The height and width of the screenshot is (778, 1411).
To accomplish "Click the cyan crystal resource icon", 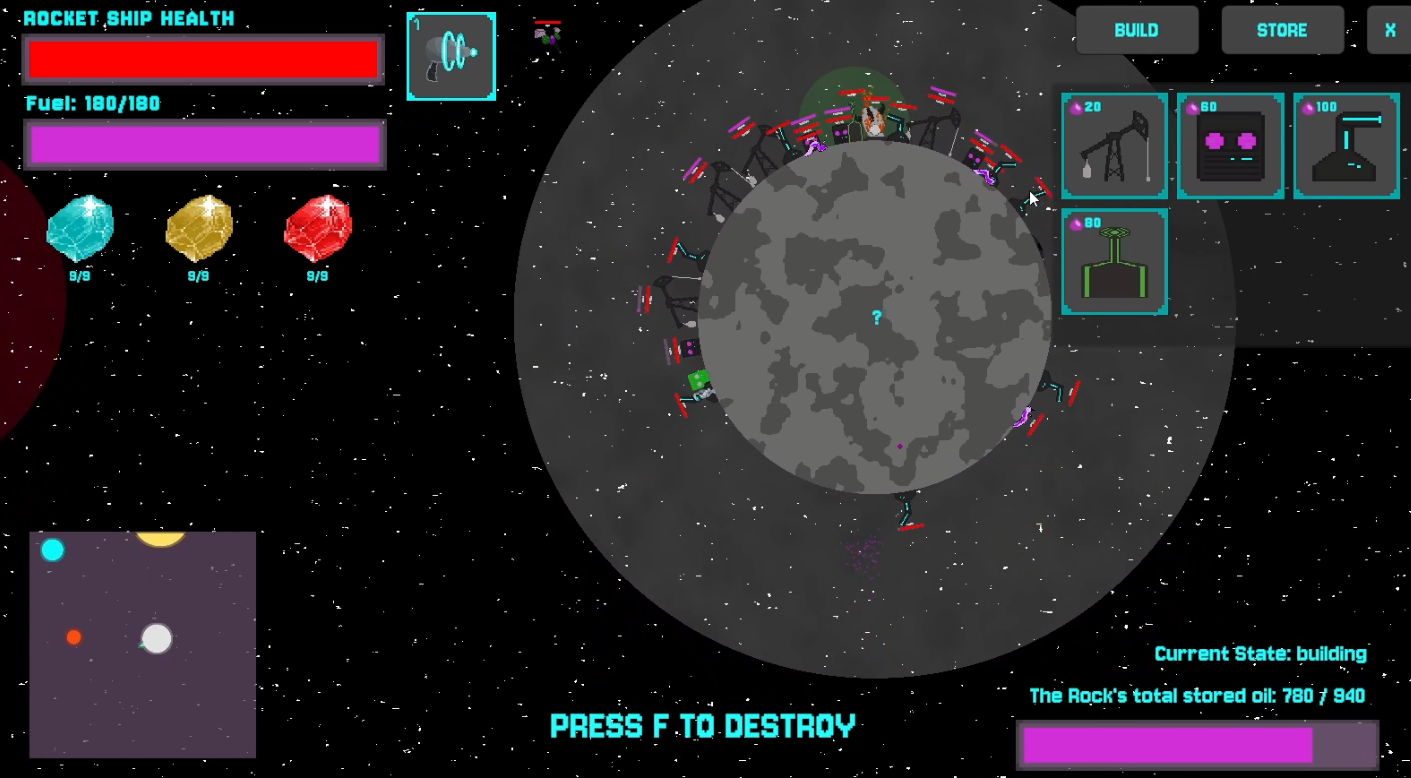I will [80, 228].
